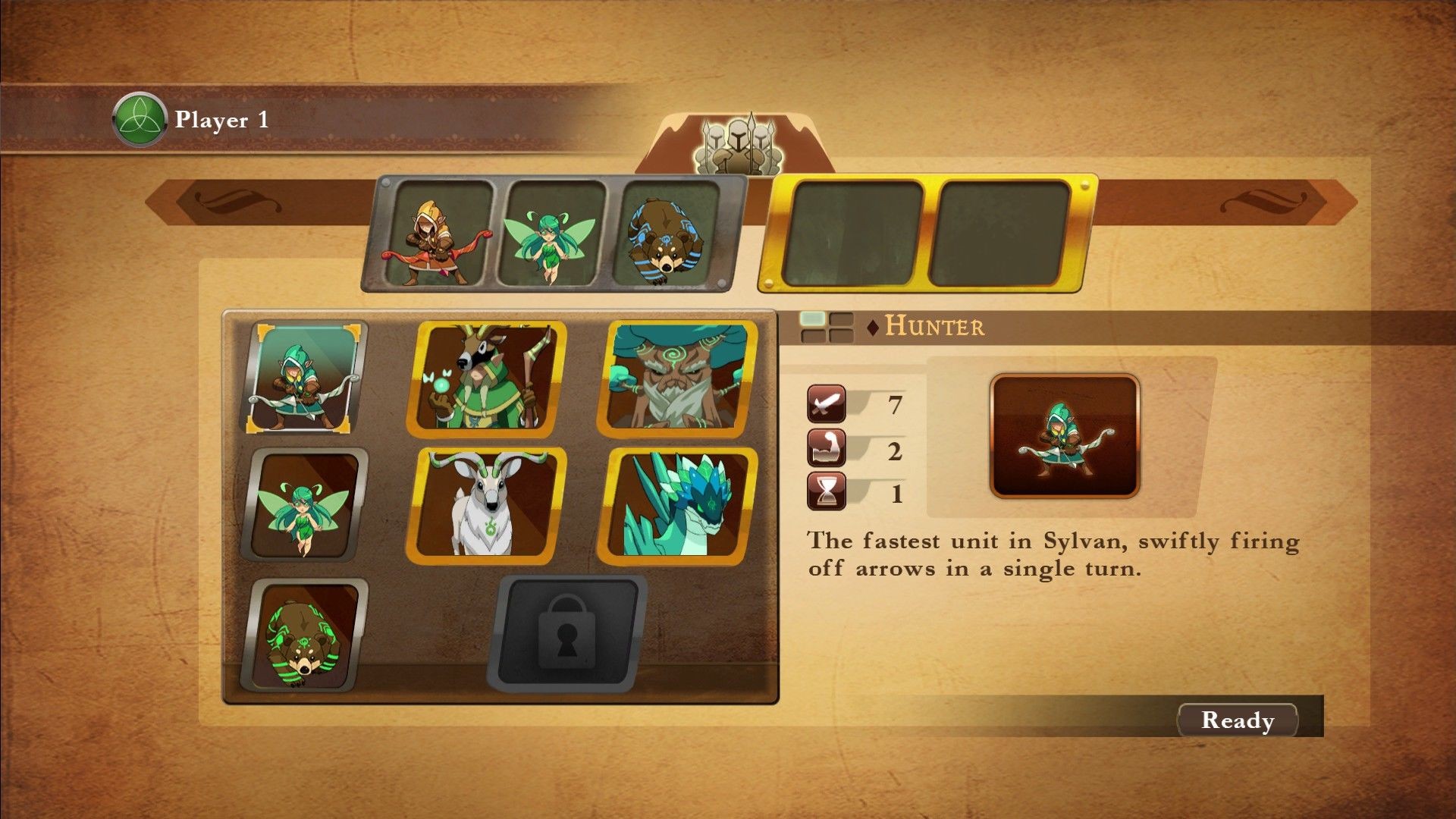The image size is (1456, 819).
Task: Click the green Sylvan faction emblem
Action: [x=139, y=120]
